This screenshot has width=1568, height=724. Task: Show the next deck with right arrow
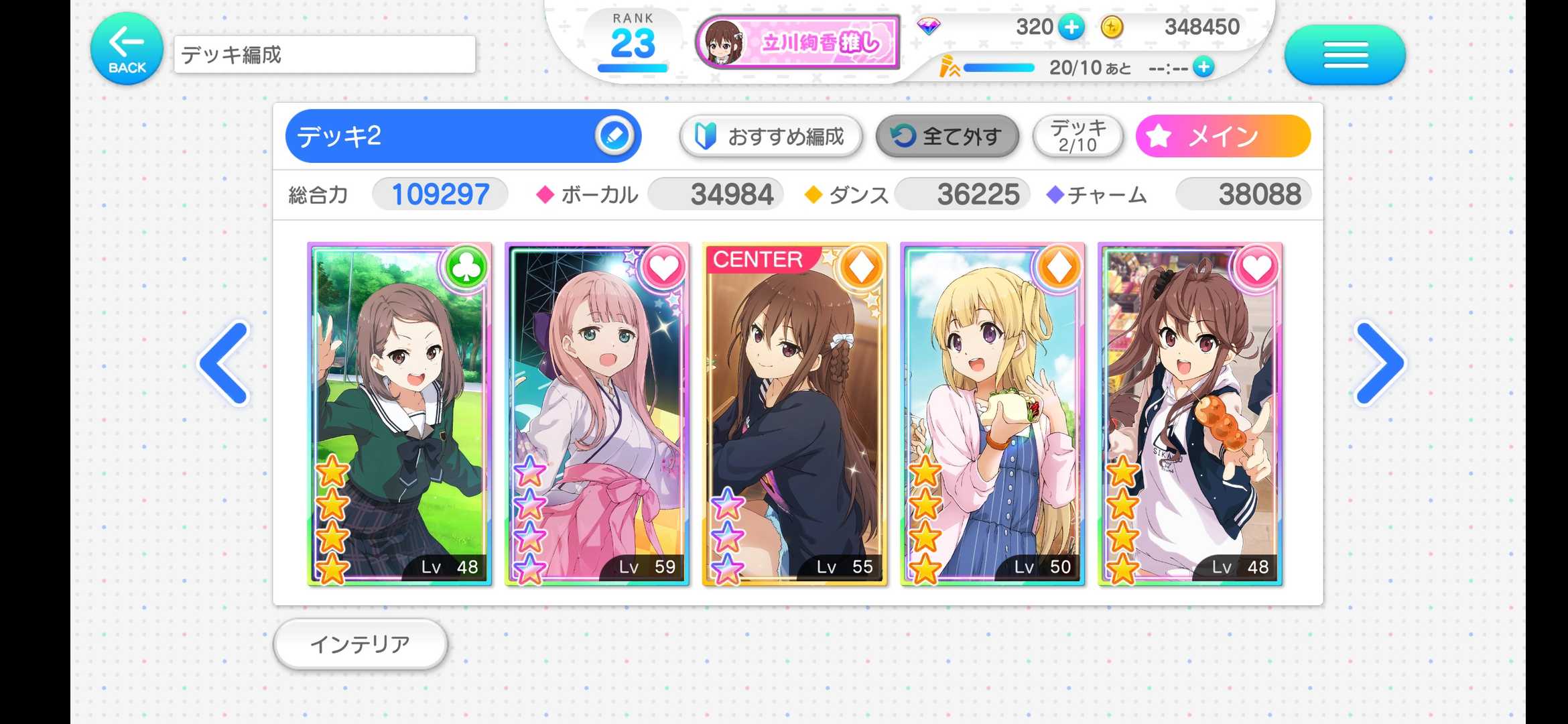point(1379,363)
